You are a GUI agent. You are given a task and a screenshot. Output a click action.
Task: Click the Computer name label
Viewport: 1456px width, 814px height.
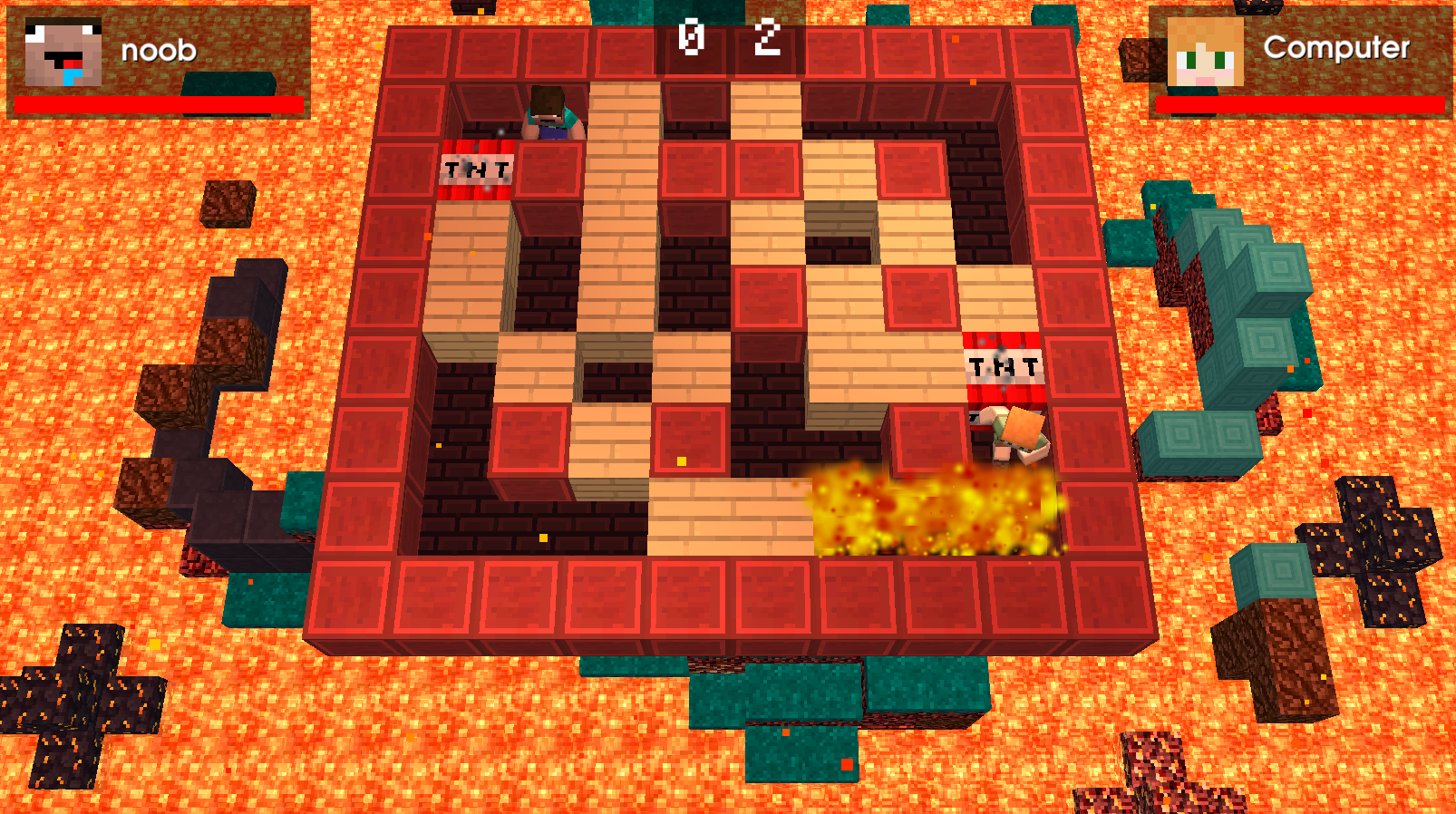coord(1335,50)
